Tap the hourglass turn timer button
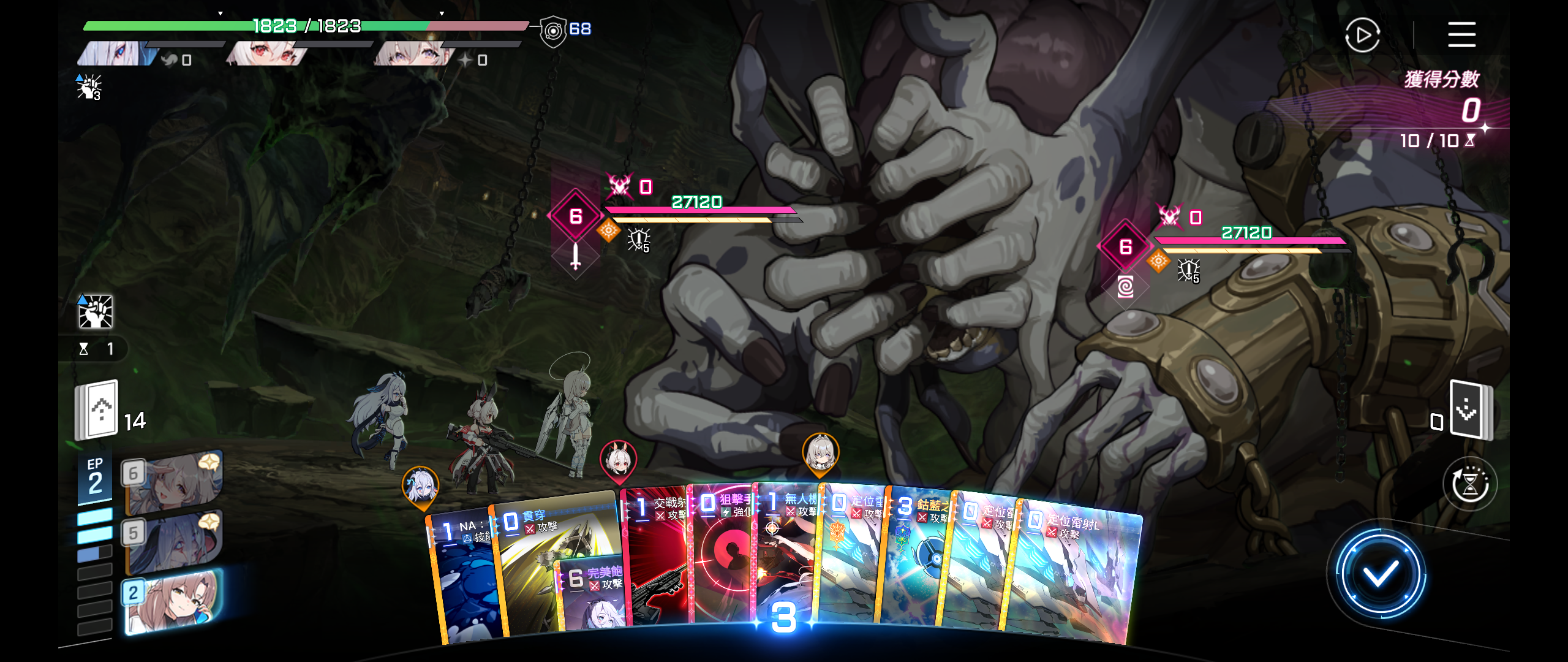This screenshot has height=662, width=1568. pos(1470,484)
